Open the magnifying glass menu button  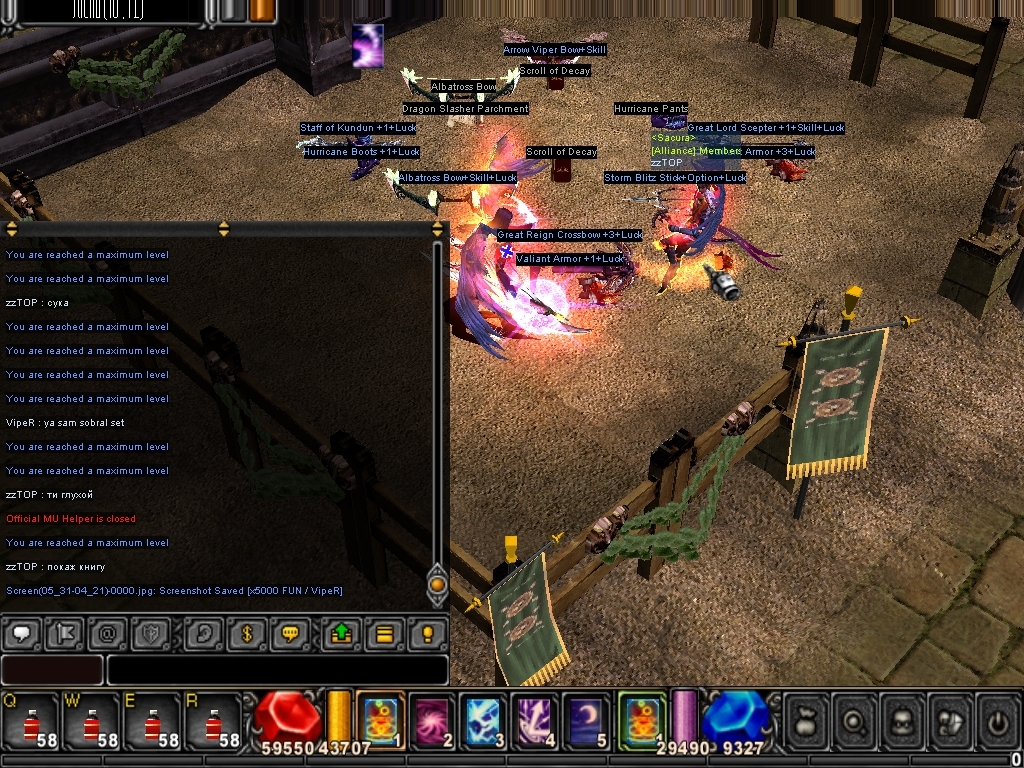pyautogui.click(x=856, y=720)
